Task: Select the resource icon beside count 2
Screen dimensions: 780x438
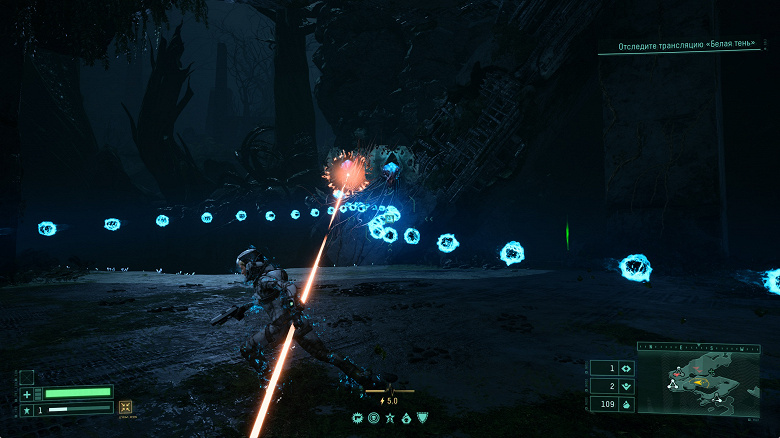Action: [626, 386]
